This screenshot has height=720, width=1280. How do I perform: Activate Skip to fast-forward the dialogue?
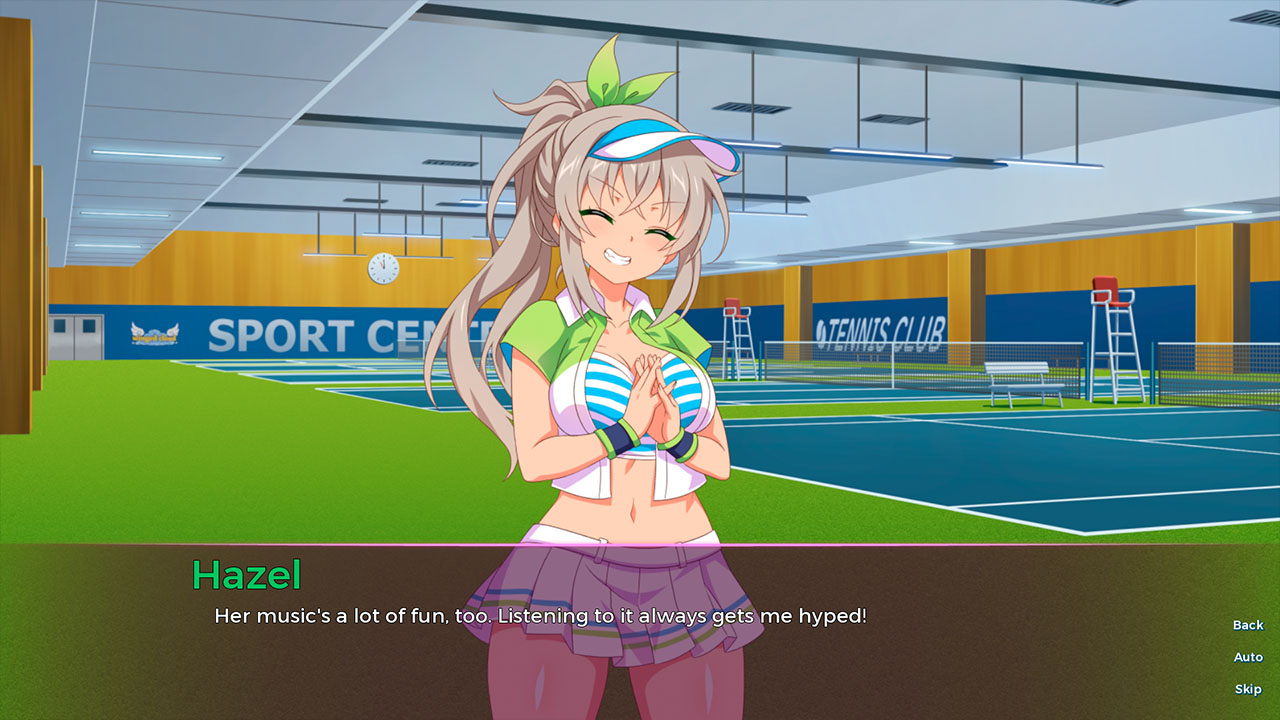click(1247, 689)
